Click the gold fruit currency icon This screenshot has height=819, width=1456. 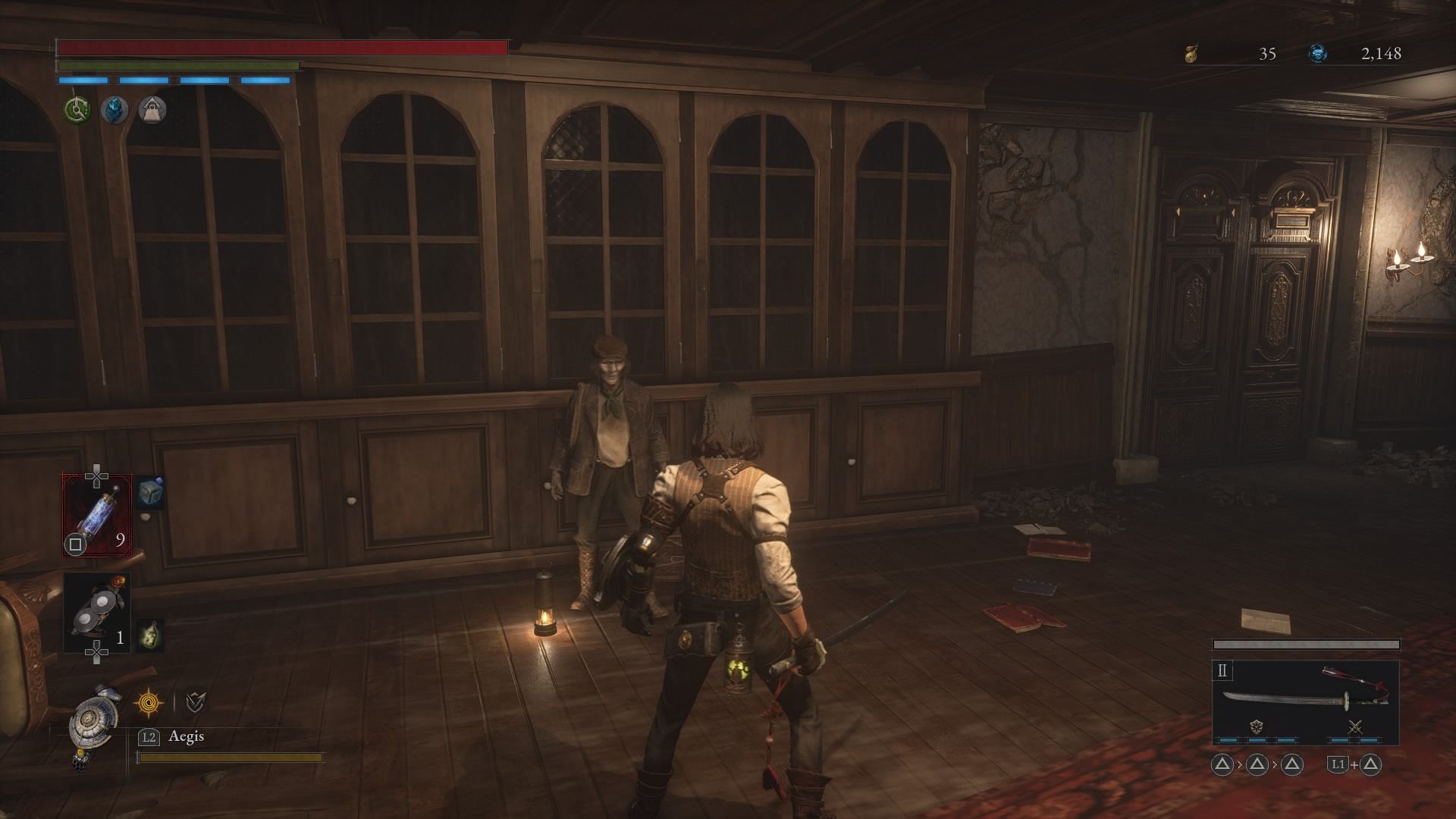tap(1191, 53)
